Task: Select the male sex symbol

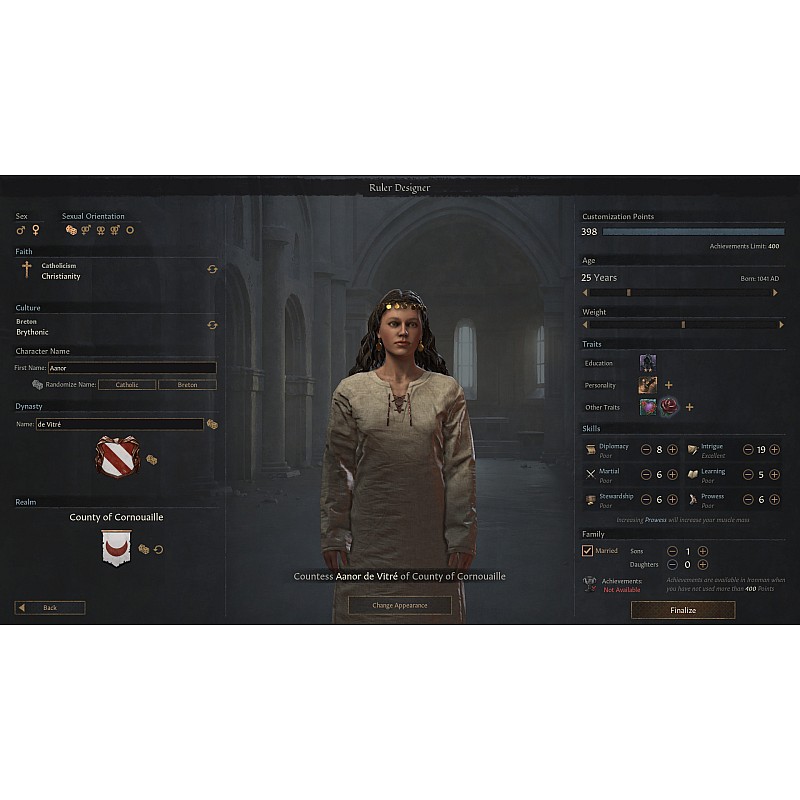Action: point(21,230)
